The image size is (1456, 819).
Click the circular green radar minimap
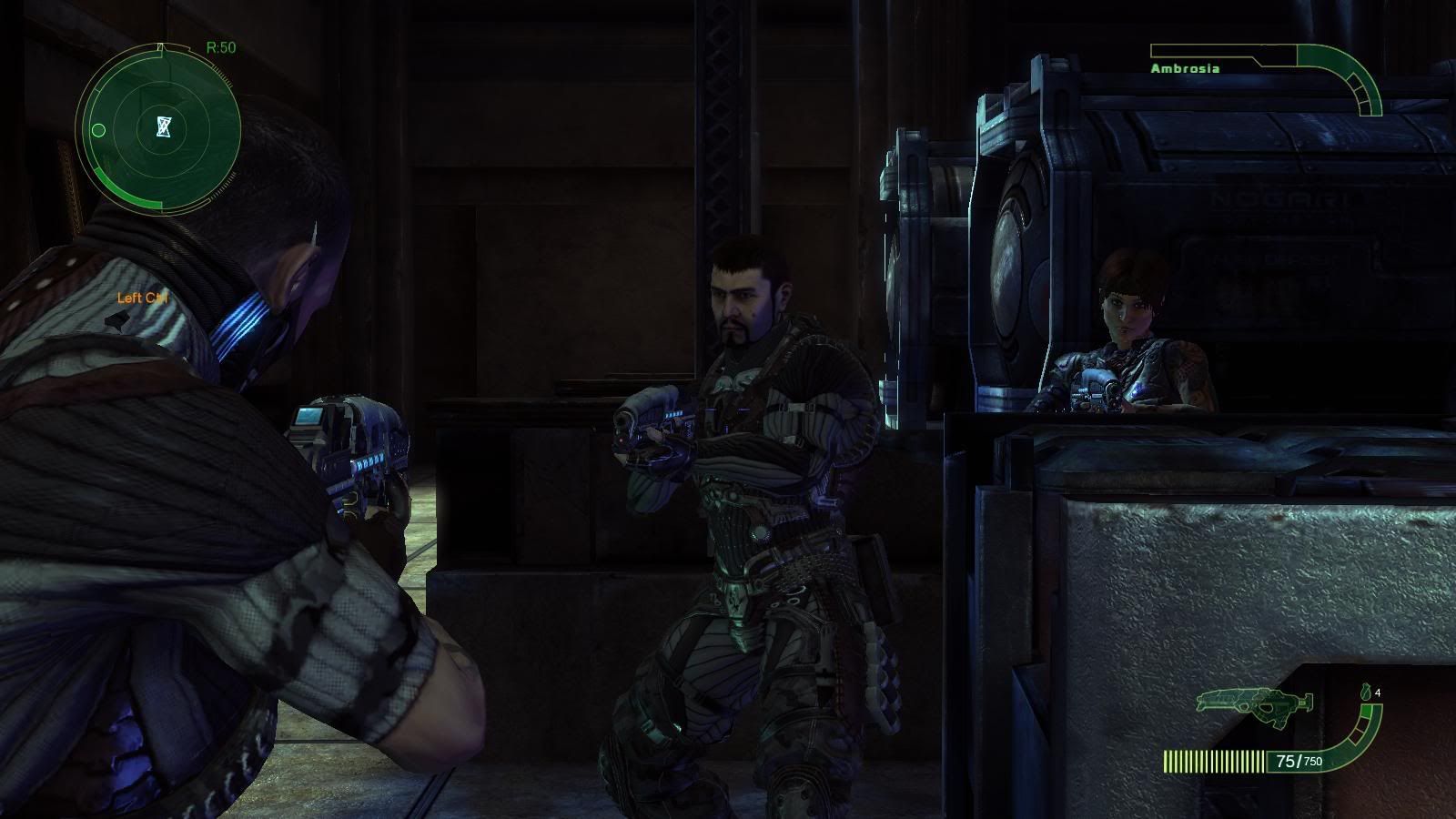click(x=161, y=127)
